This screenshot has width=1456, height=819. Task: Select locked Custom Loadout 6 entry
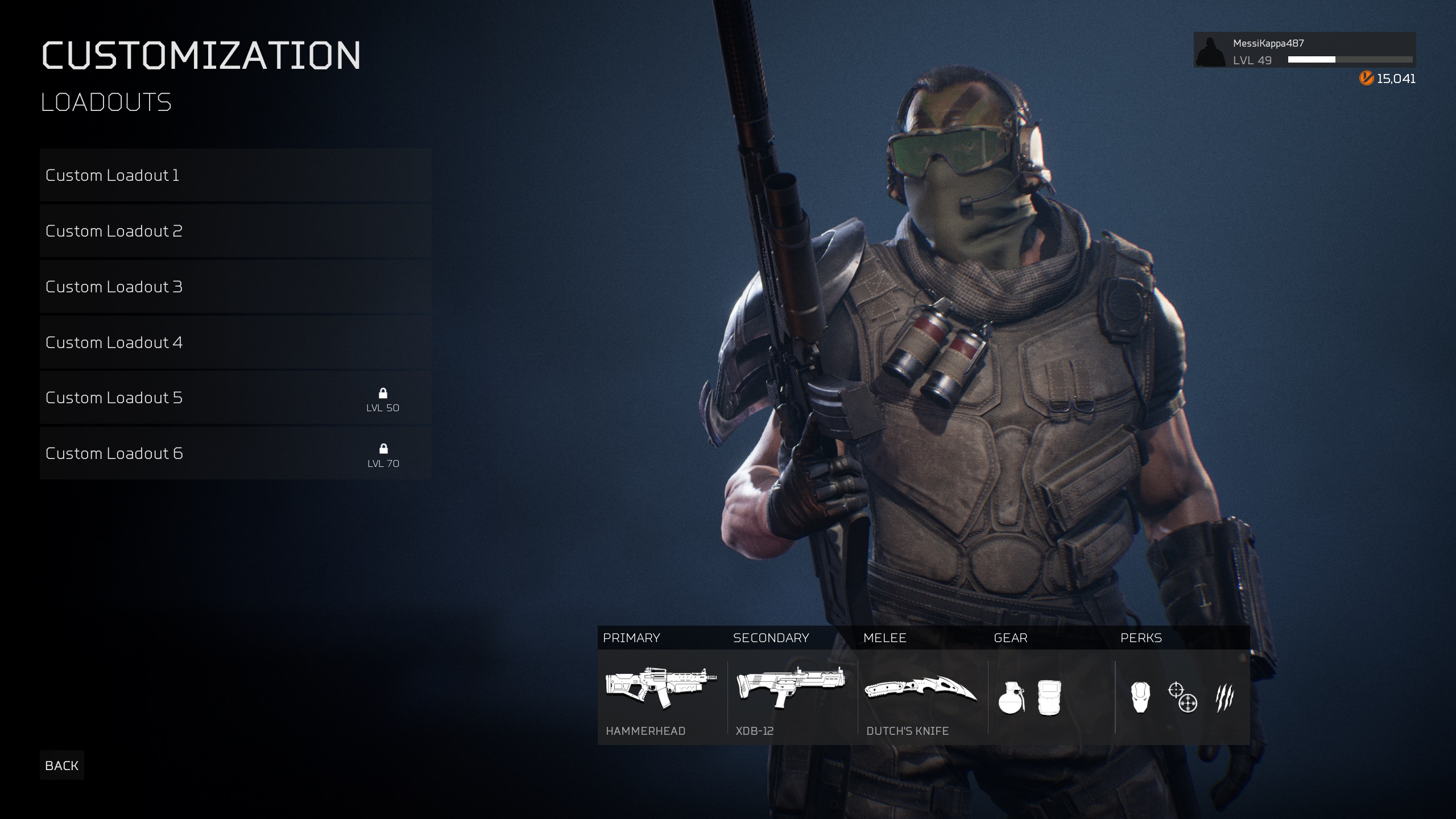coord(235,453)
